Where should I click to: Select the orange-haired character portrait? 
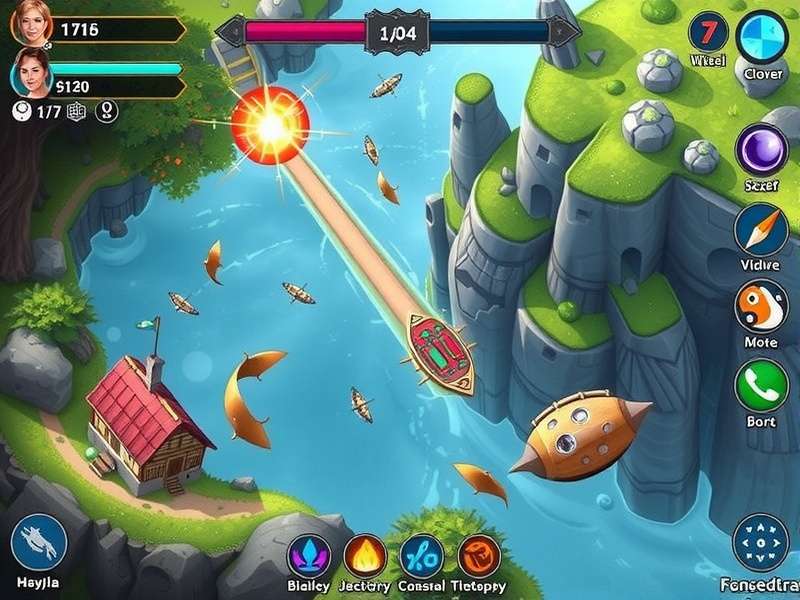pyautogui.click(x=30, y=25)
